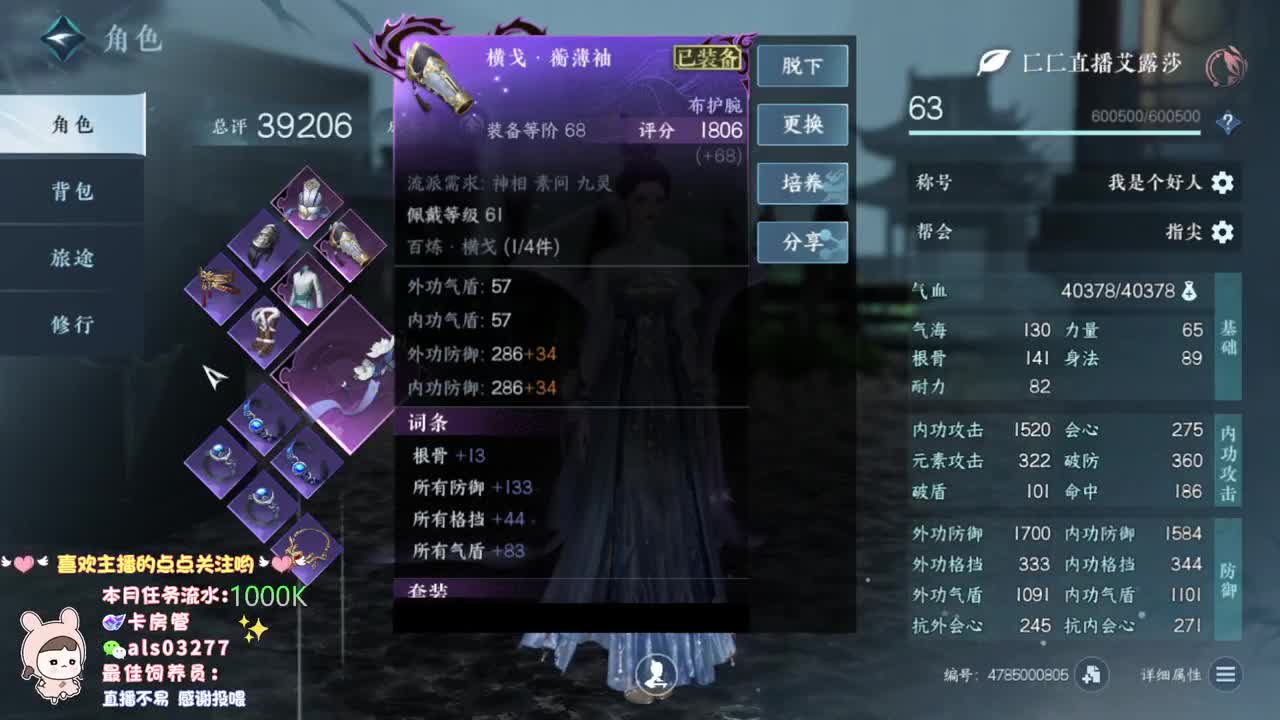
Task: Click the 更换 replace button
Action: coord(802,125)
